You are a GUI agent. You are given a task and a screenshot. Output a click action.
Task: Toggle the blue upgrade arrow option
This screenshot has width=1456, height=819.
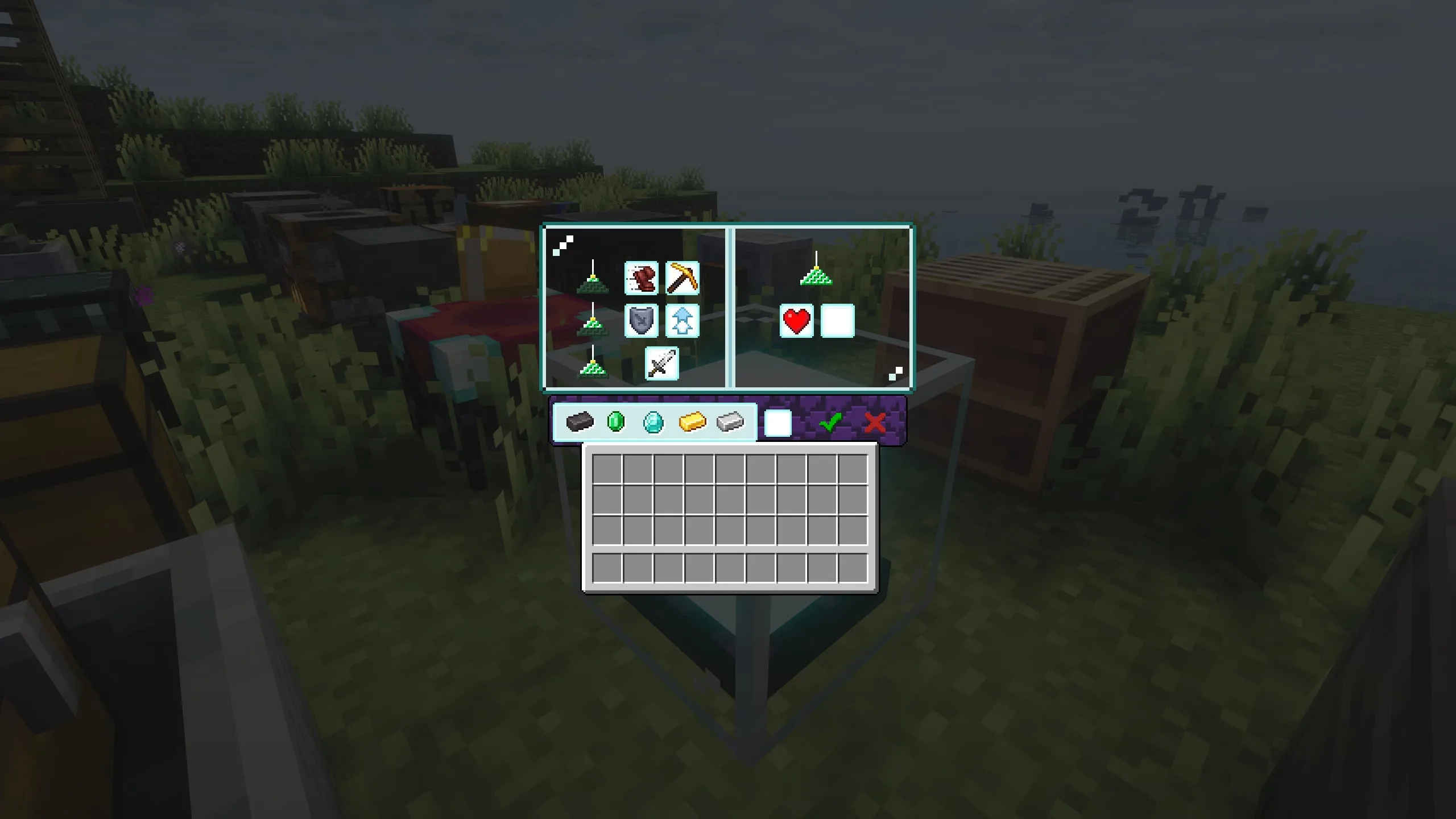click(x=682, y=321)
